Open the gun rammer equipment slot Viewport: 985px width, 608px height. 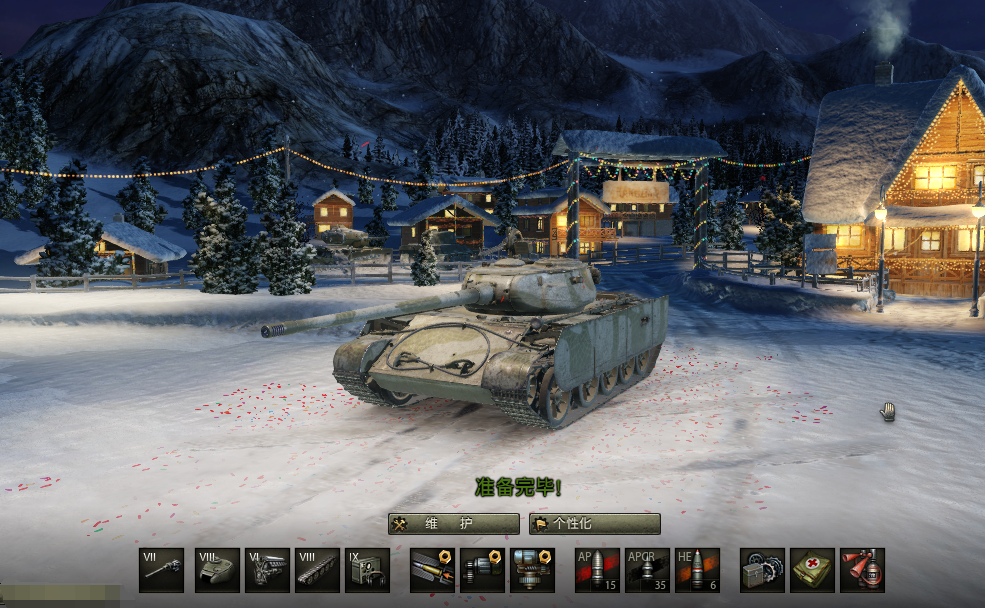point(432,570)
